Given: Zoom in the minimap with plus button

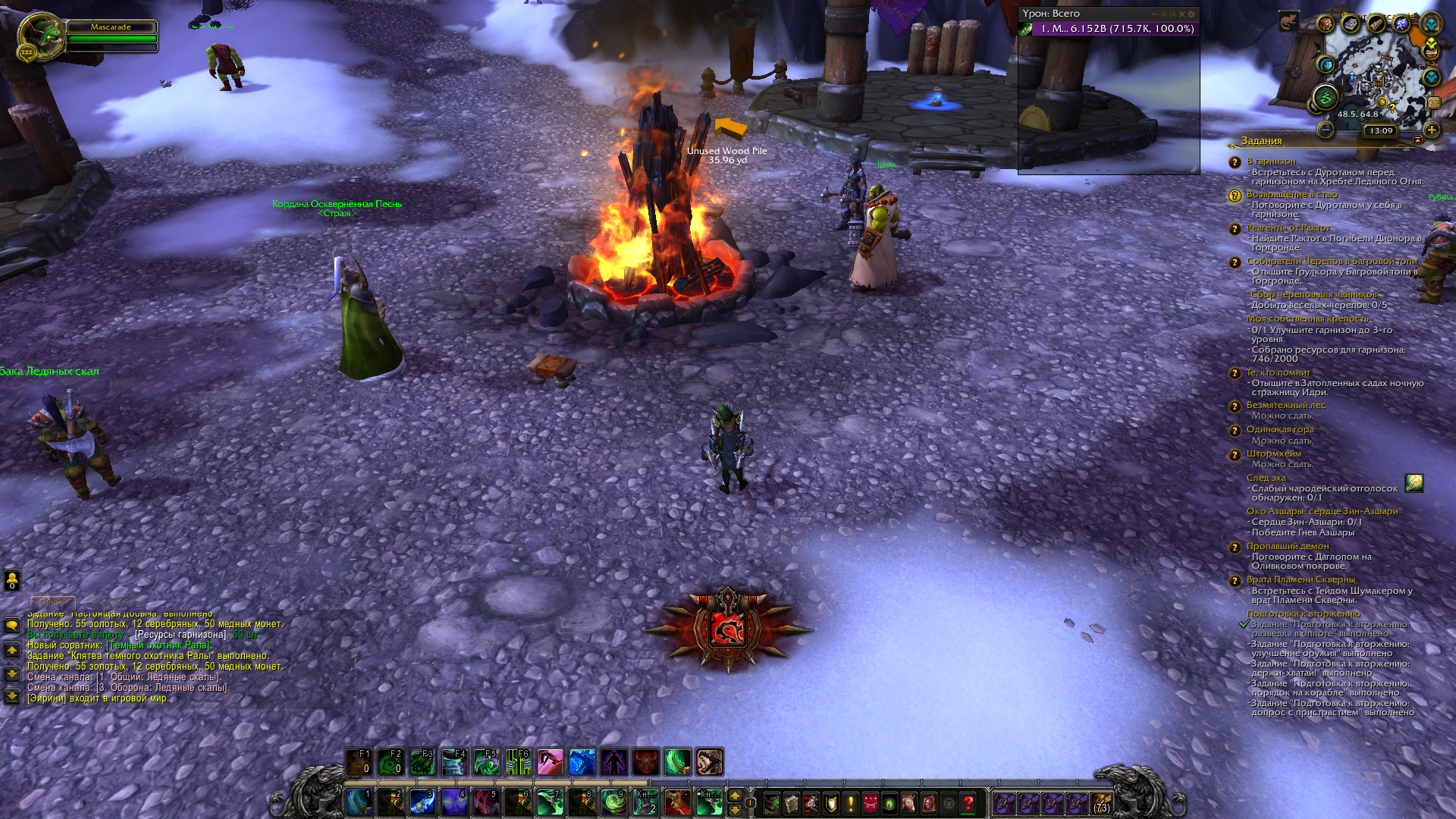Looking at the screenshot, I should [x=1431, y=130].
